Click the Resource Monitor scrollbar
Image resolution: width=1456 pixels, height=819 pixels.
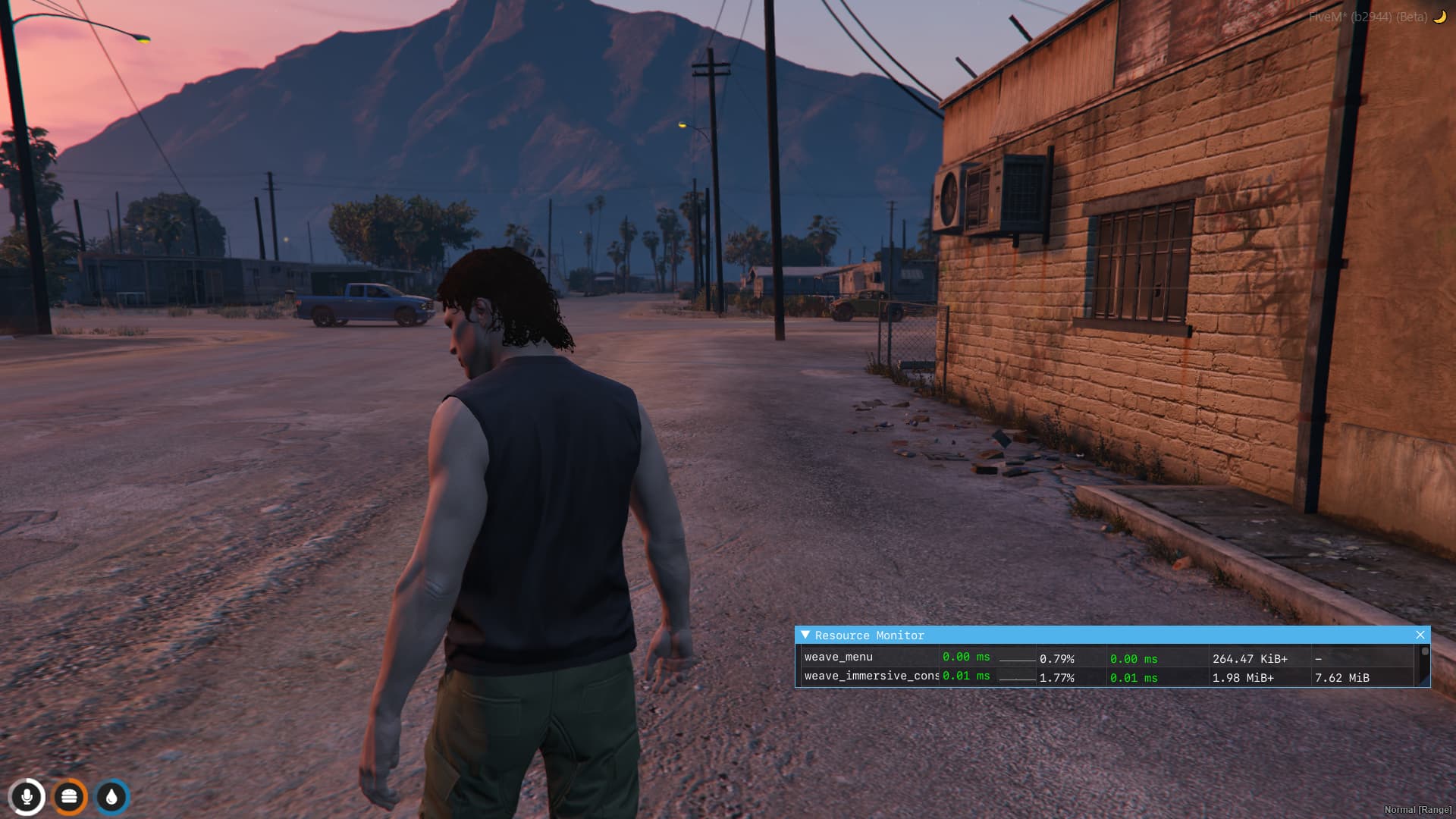(1425, 666)
